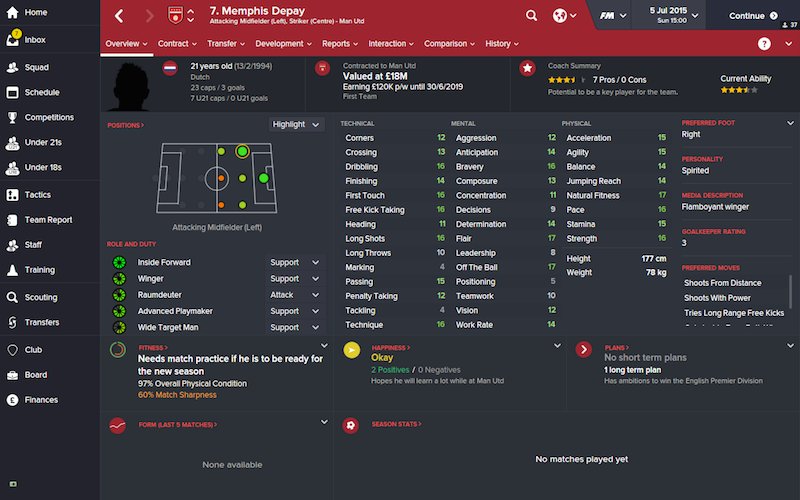
Task: Open the Highlight positions dropdown
Action: pyautogui.click(x=297, y=124)
